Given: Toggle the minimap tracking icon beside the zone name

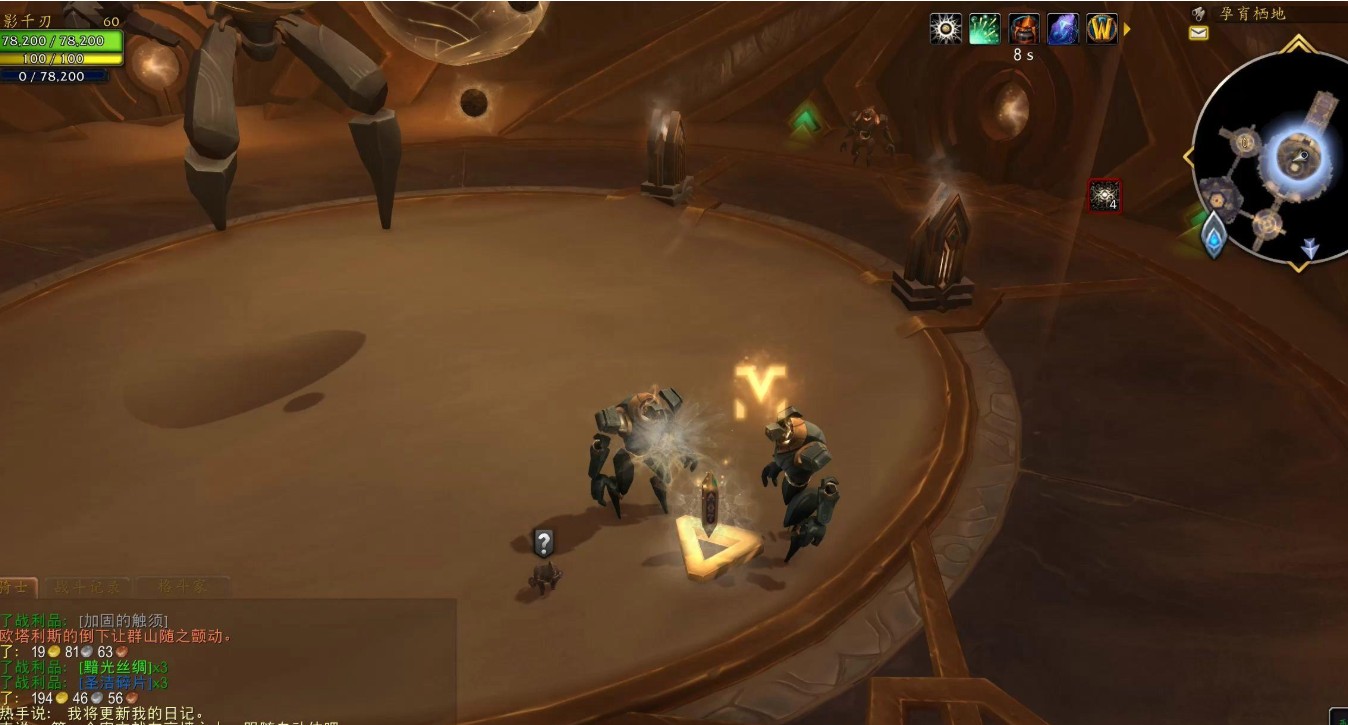Looking at the screenshot, I should click(x=1199, y=13).
